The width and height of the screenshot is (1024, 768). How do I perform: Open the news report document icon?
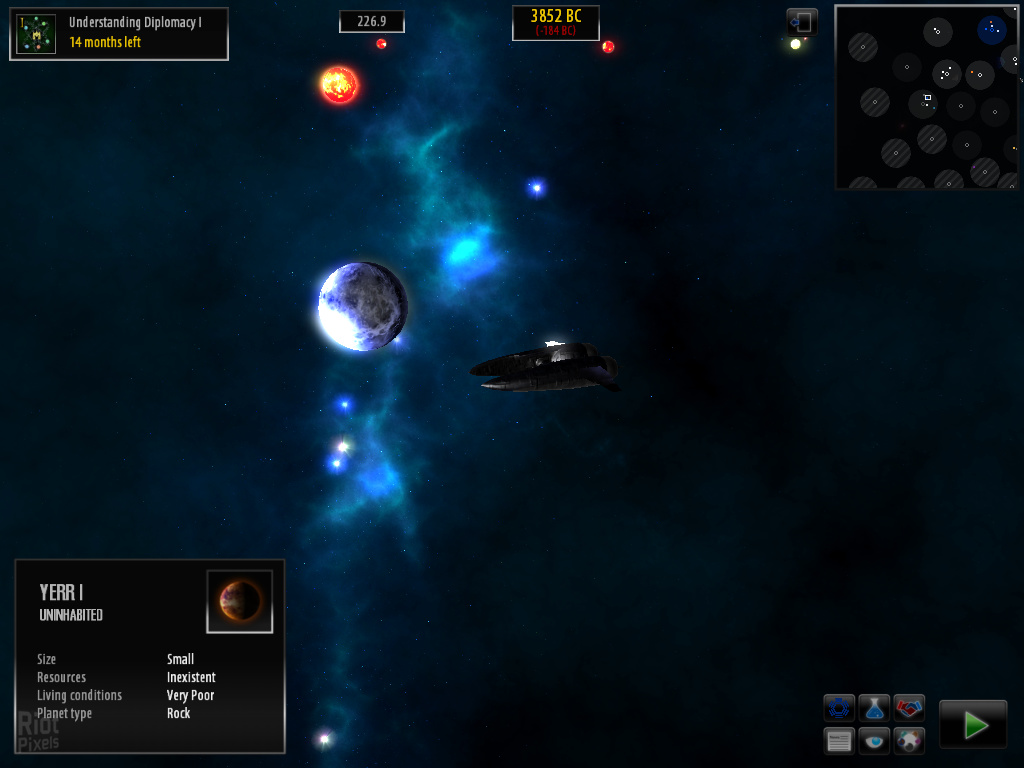click(x=839, y=741)
